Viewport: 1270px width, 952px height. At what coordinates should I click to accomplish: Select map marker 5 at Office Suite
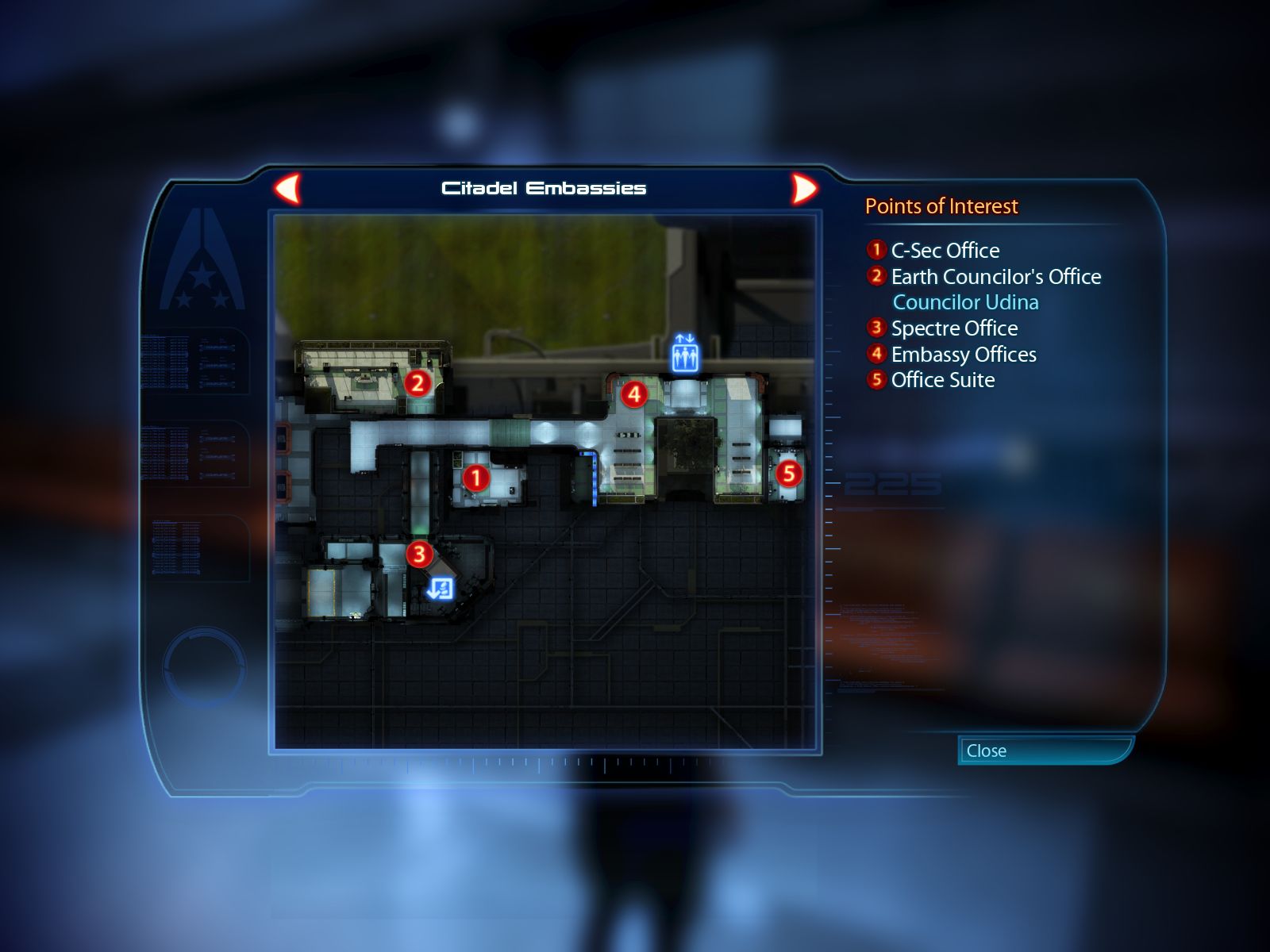pyautogui.click(x=788, y=474)
